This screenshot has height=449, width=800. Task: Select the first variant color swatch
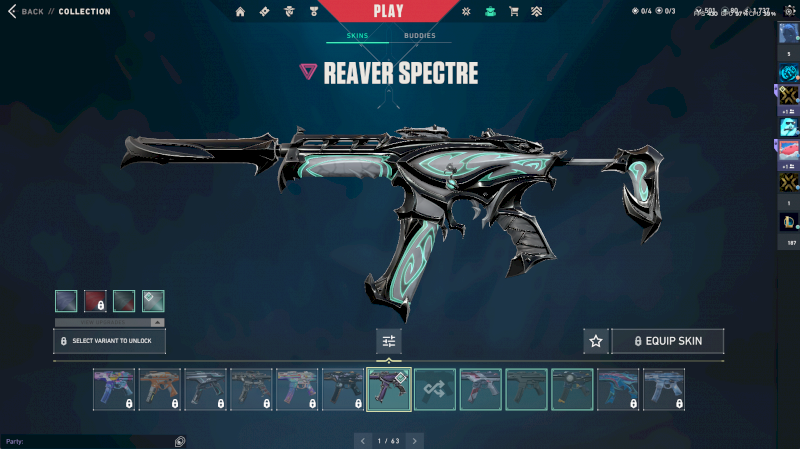(66, 301)
